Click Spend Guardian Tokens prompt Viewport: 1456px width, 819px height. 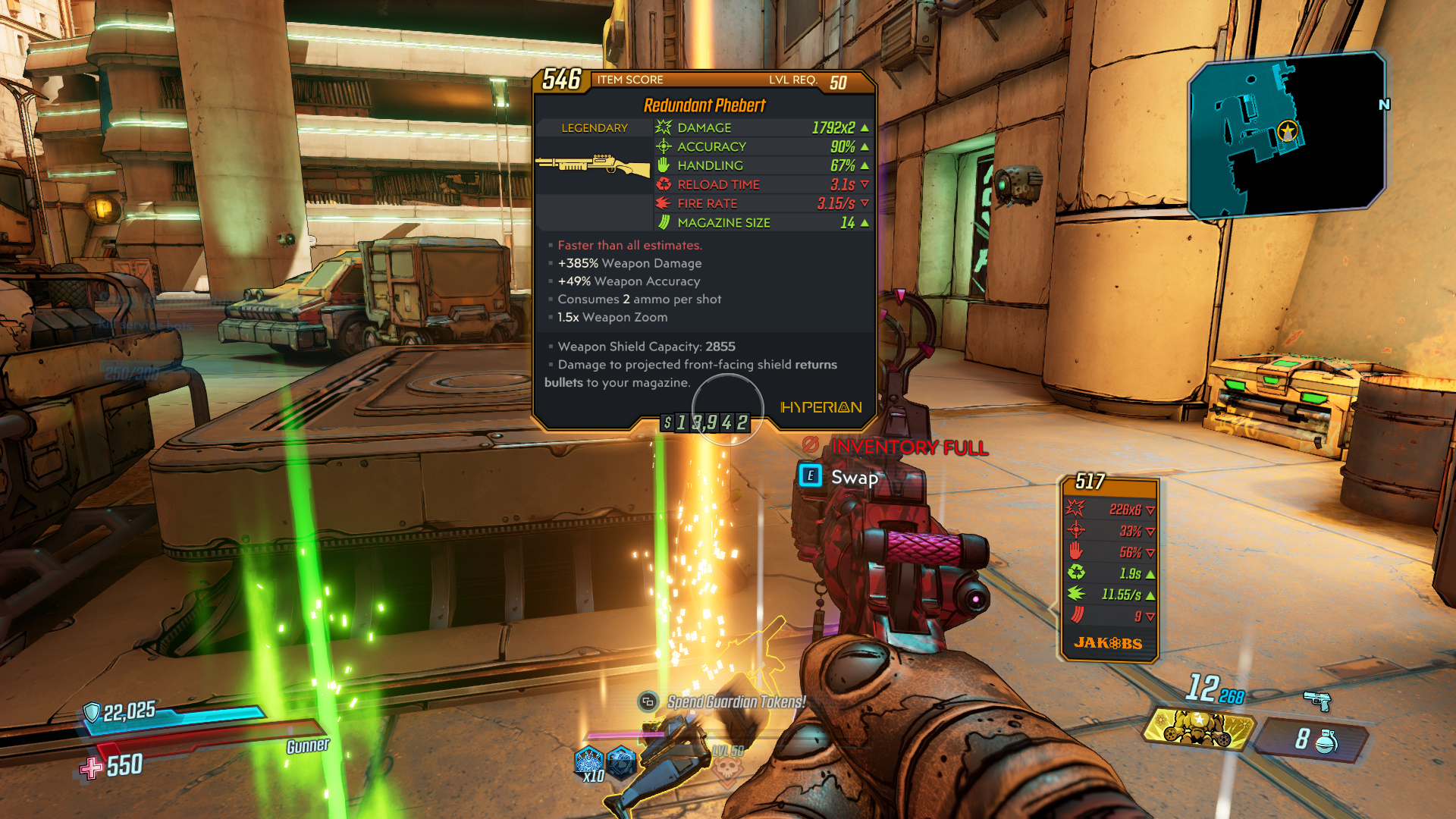[736, 701]
